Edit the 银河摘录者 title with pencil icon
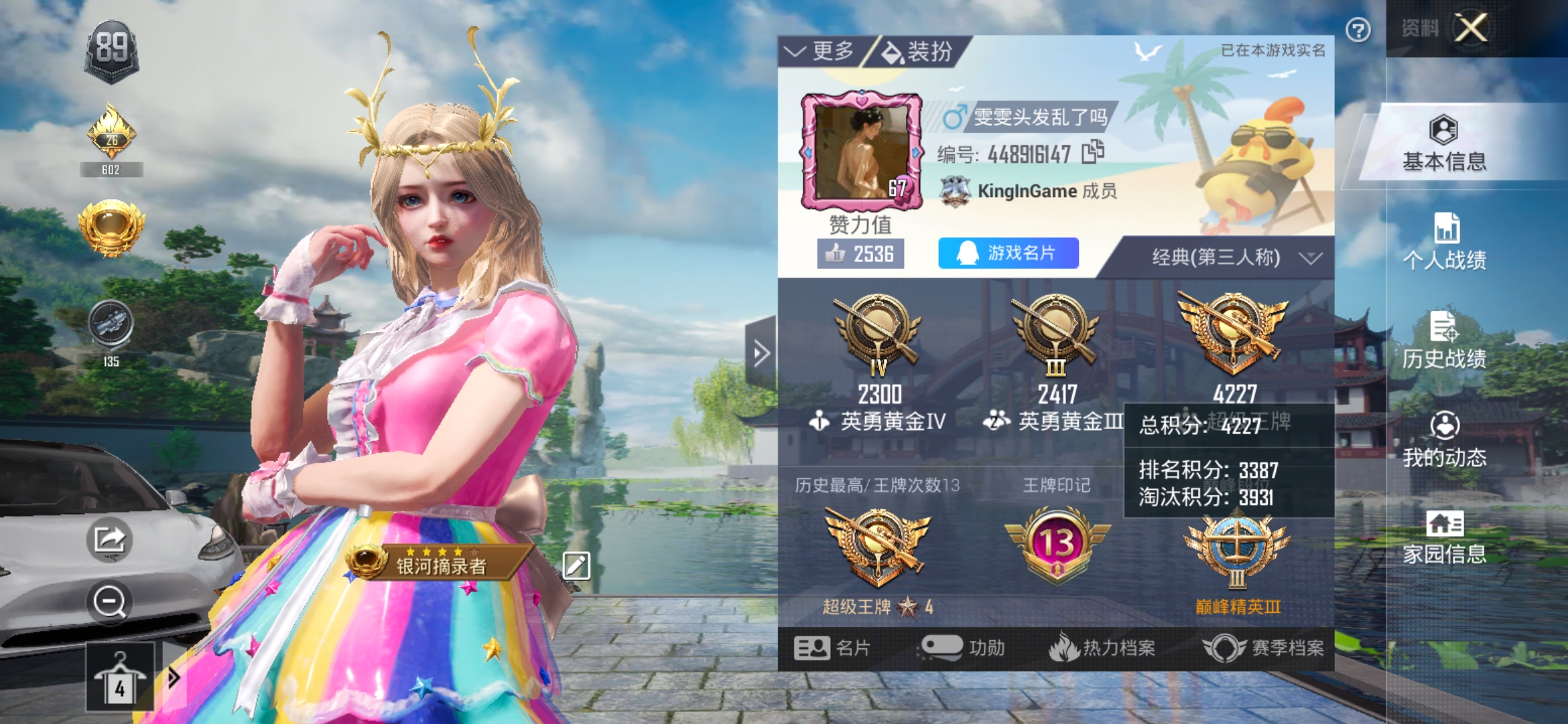The image size is (1568, 724). click(576, 565)
